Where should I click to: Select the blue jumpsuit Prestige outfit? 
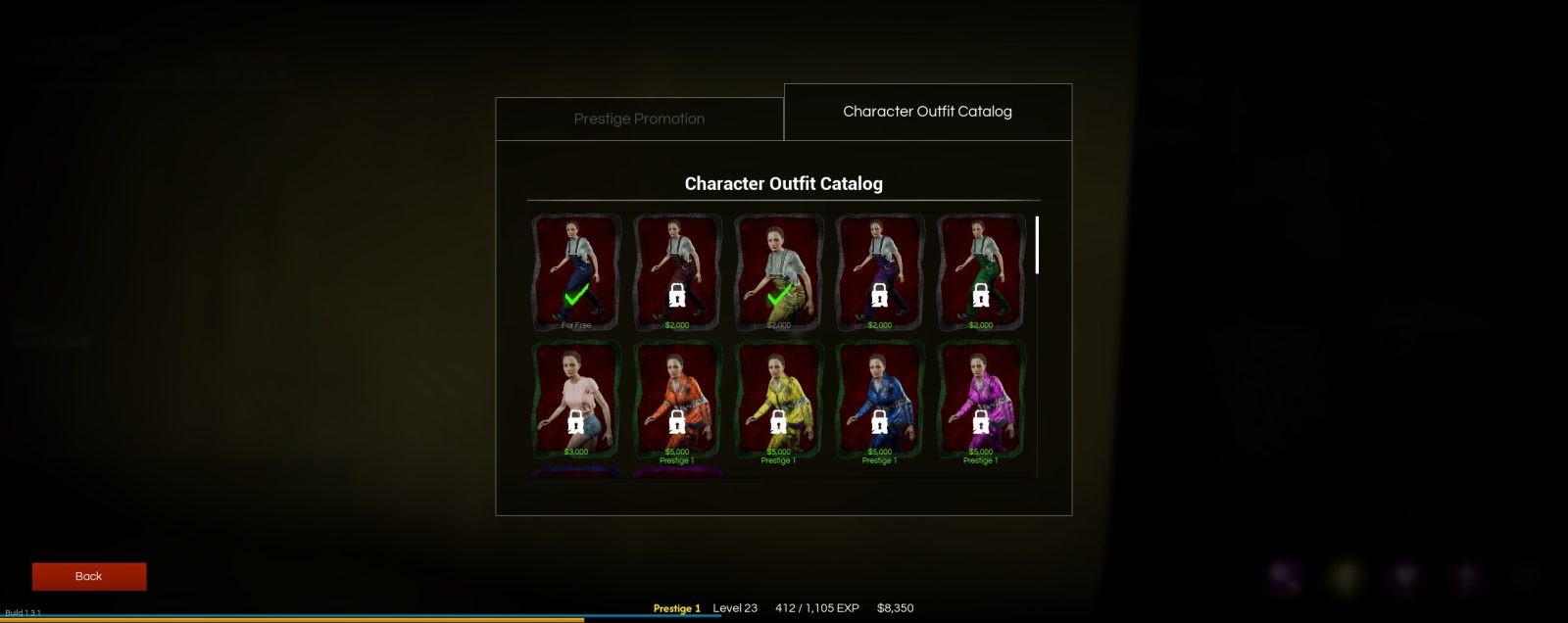point(879,400)
